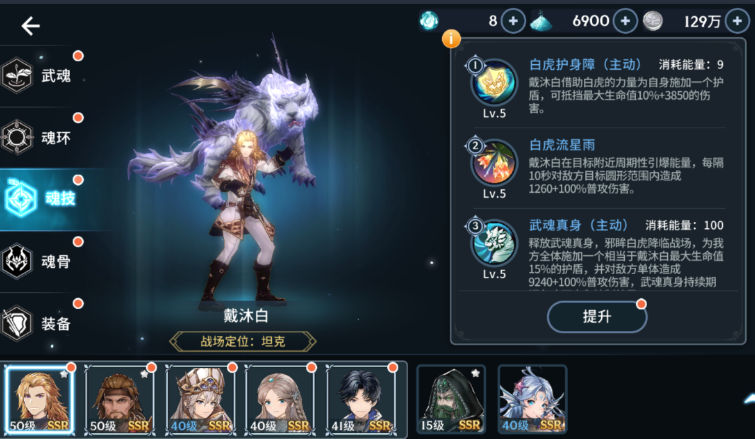The image size is (755, 439).
Task: Click the 战场定位 坦克 role label
Action: click(244, 342)
